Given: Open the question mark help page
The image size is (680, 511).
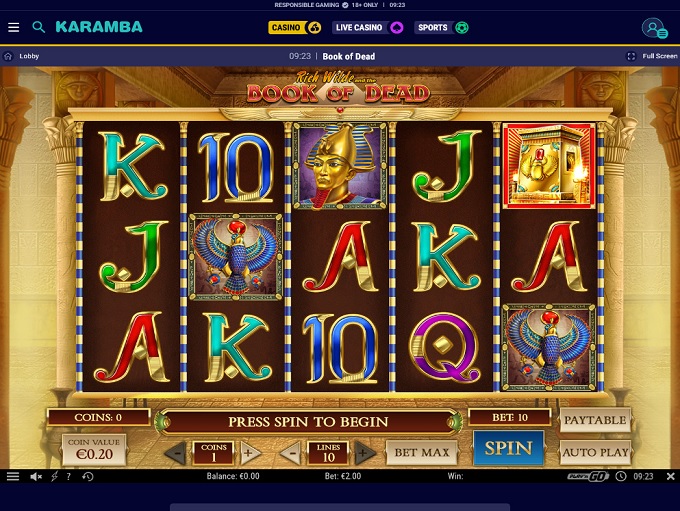Looking at the screenshot, I should pyautogui.click(x=70, y=477).
